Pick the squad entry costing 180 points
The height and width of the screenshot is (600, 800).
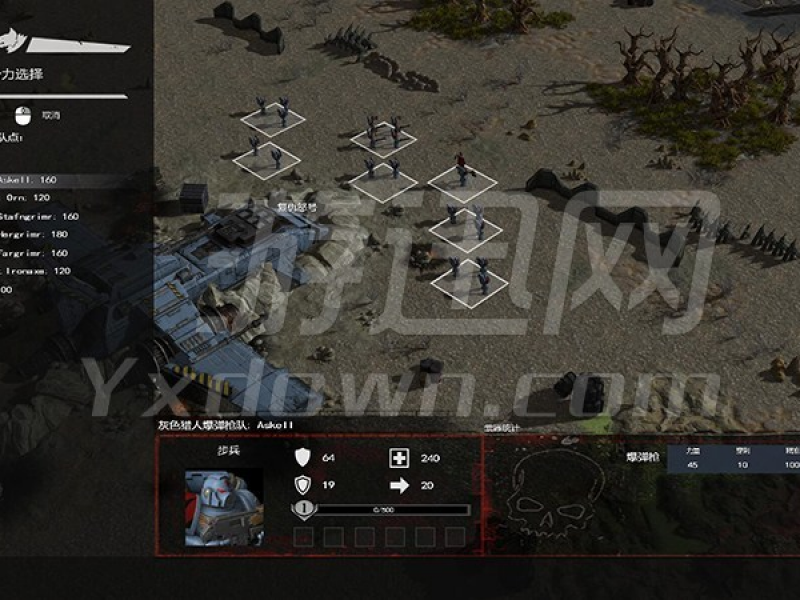[x=35, y=234]
